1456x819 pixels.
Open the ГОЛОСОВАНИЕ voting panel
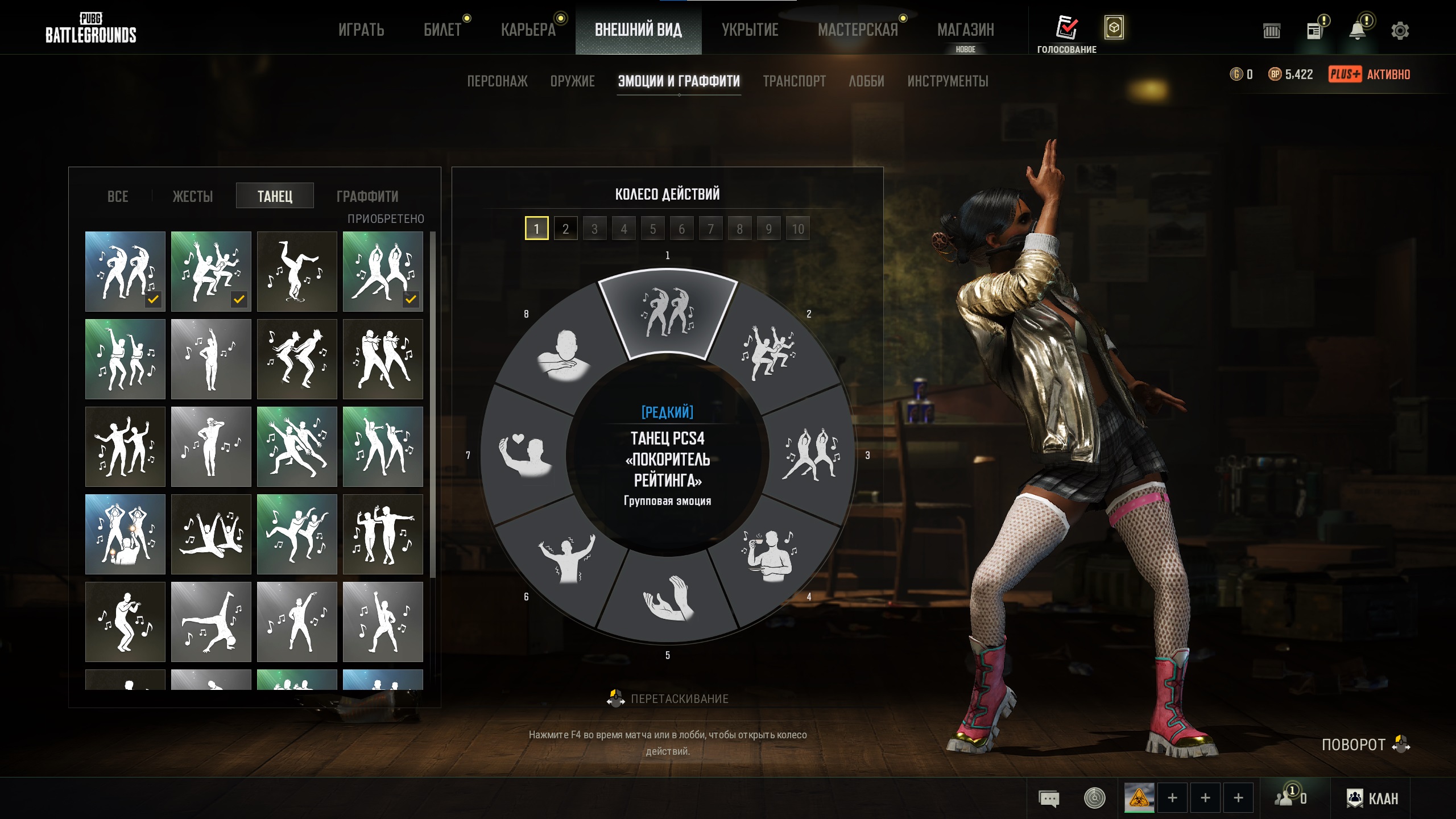point(1066,34)
